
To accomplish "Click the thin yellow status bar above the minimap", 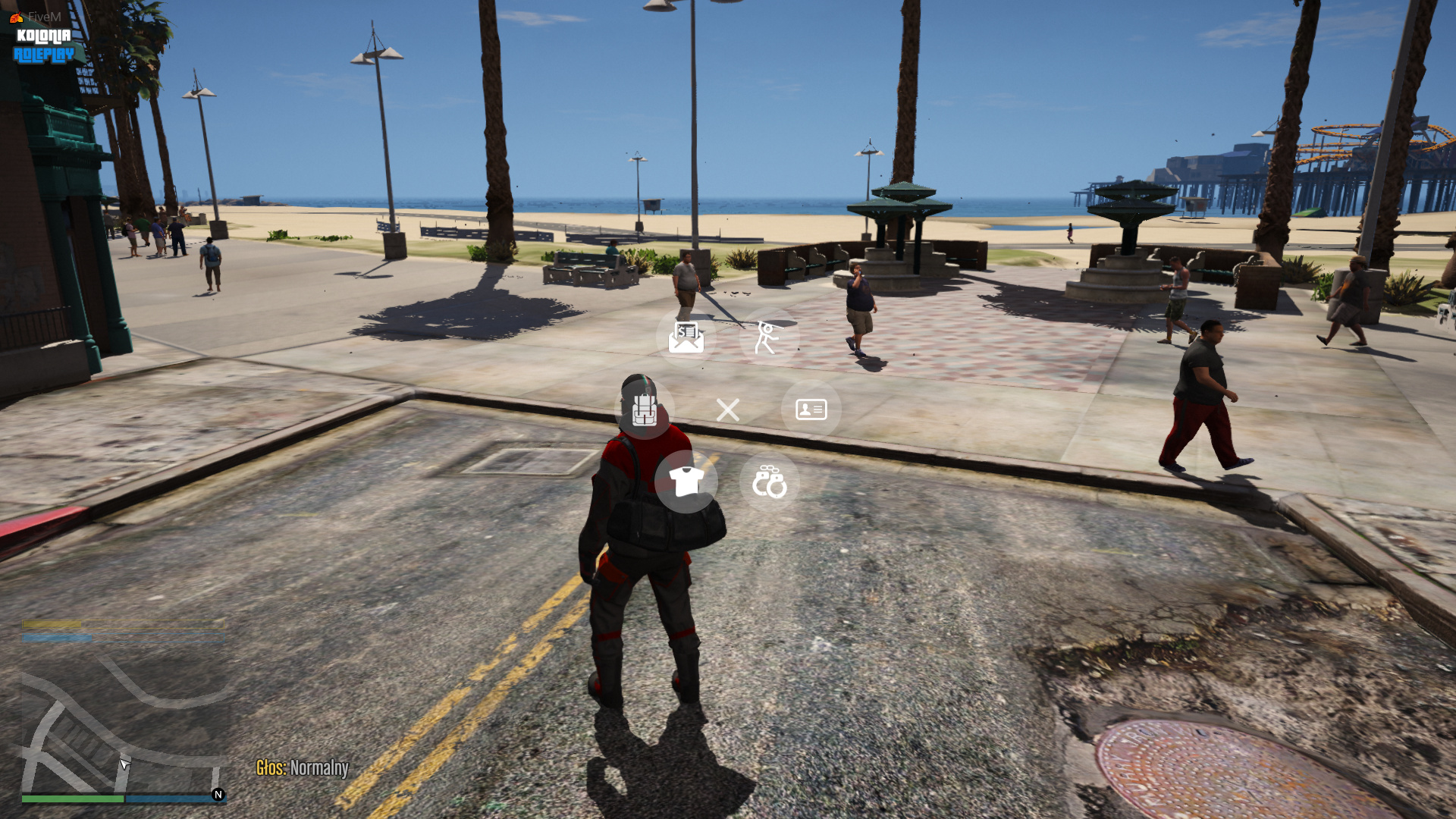I will (x=121, y=624).
